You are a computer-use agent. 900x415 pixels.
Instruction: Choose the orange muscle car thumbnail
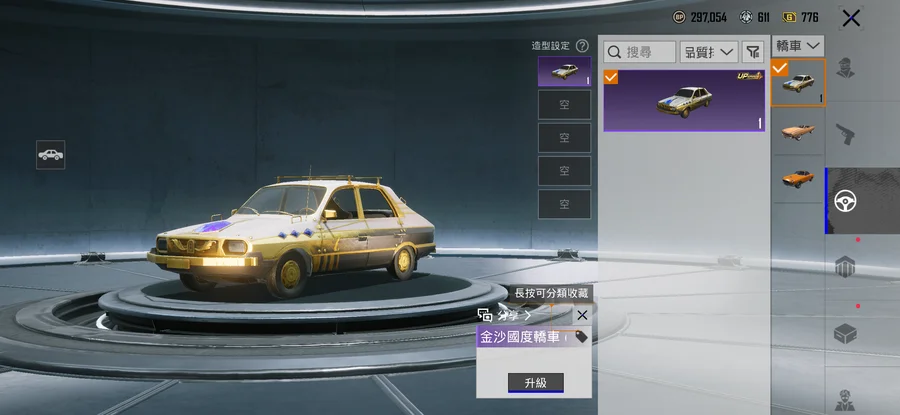pos(797,178)
